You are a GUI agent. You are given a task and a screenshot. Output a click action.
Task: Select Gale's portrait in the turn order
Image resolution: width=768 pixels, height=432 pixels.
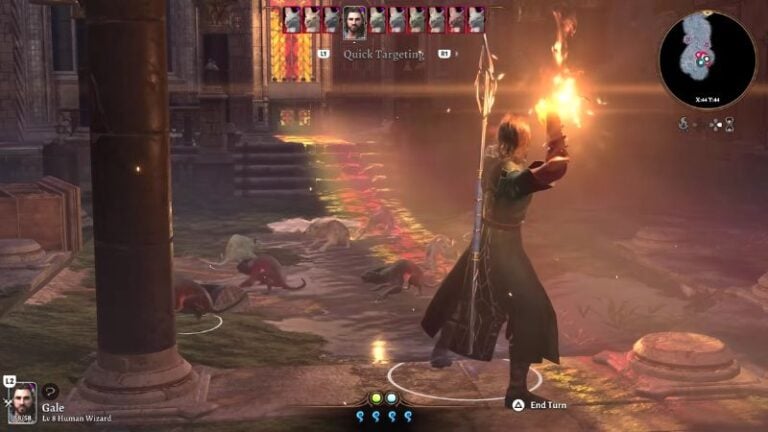coord(355,22)
